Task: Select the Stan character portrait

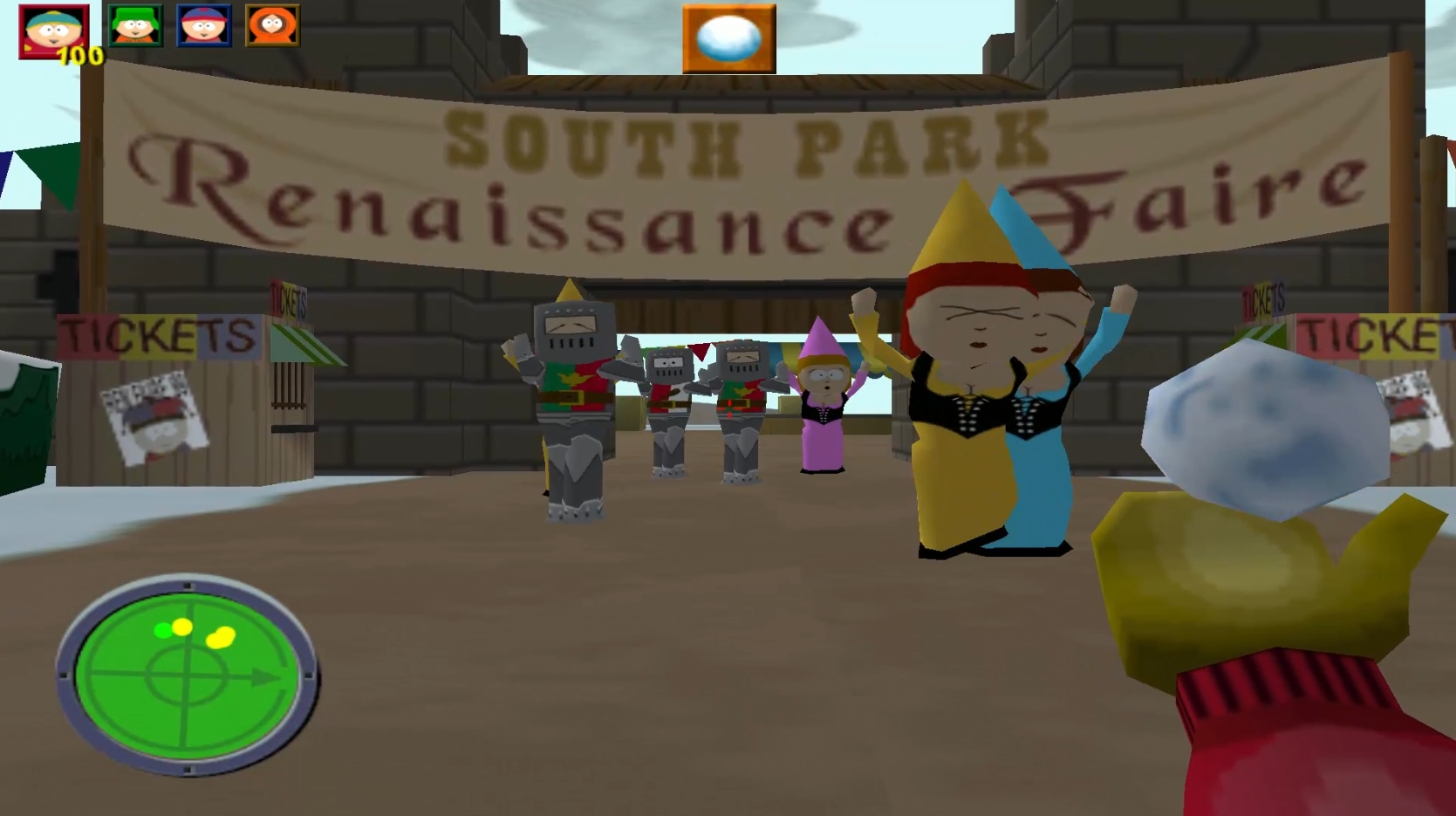Action: [x=203, y=25]
